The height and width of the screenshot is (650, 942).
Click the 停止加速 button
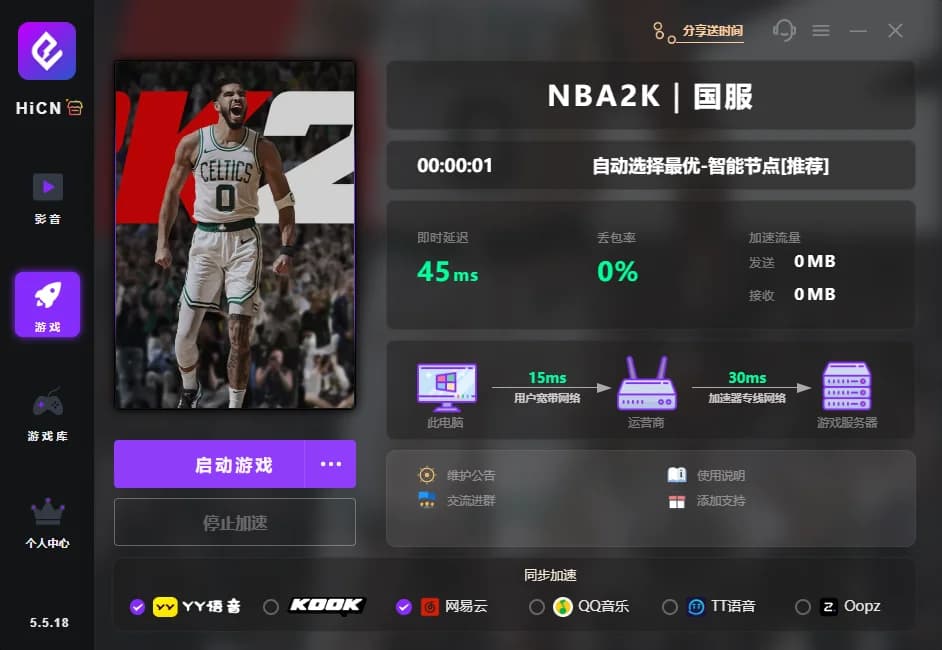point(235,523)
